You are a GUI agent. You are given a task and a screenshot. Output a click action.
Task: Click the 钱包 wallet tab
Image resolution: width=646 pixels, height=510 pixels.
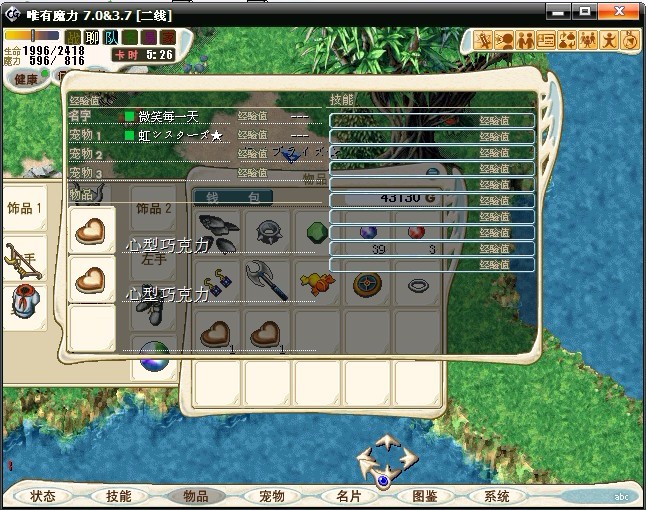pos(218,197)
